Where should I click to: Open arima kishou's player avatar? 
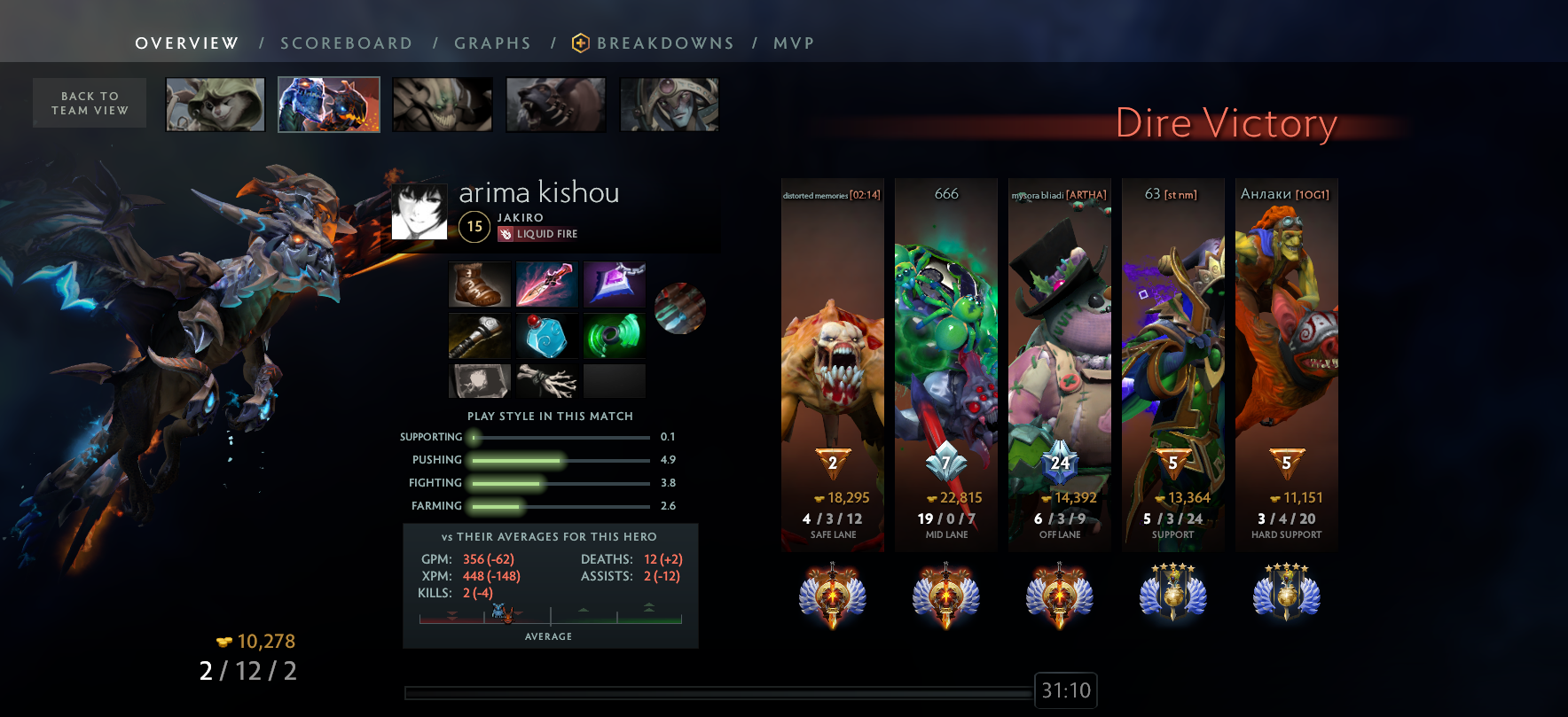pos(419,212)
